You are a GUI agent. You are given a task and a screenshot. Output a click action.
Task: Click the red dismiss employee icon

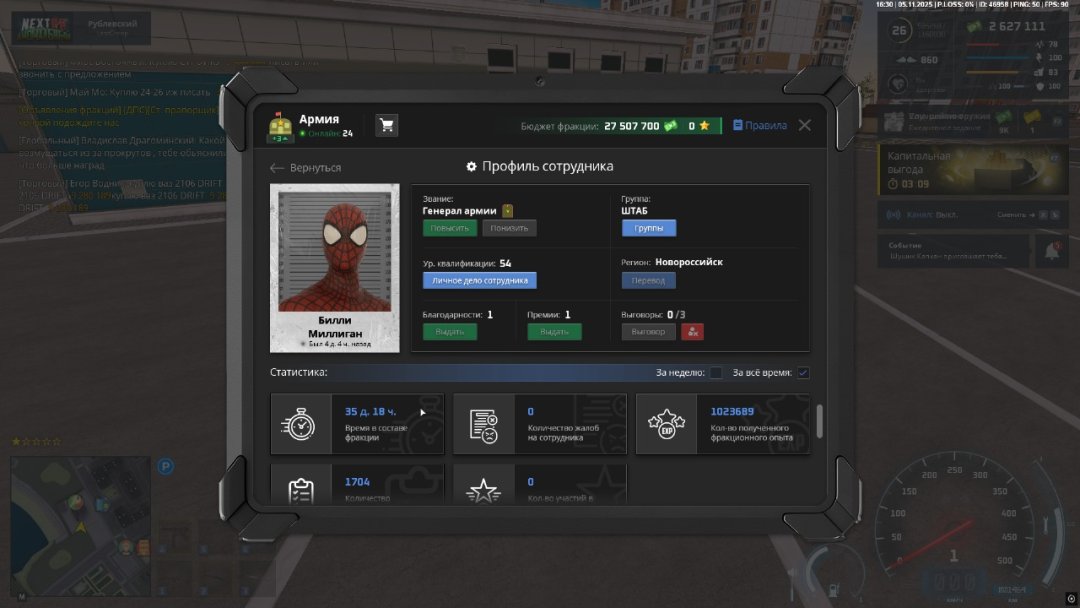pos(692,332)
